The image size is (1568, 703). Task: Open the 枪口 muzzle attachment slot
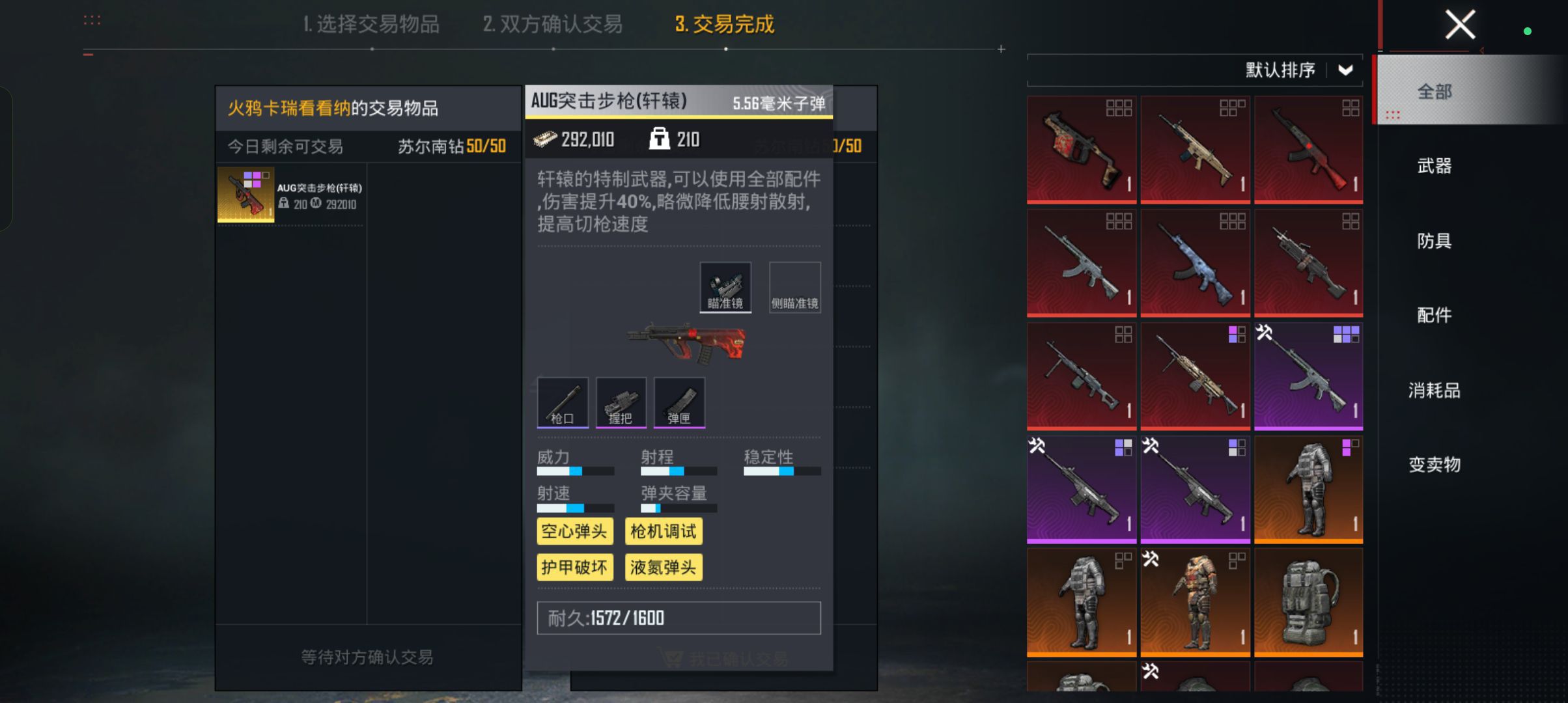point(563,402)
